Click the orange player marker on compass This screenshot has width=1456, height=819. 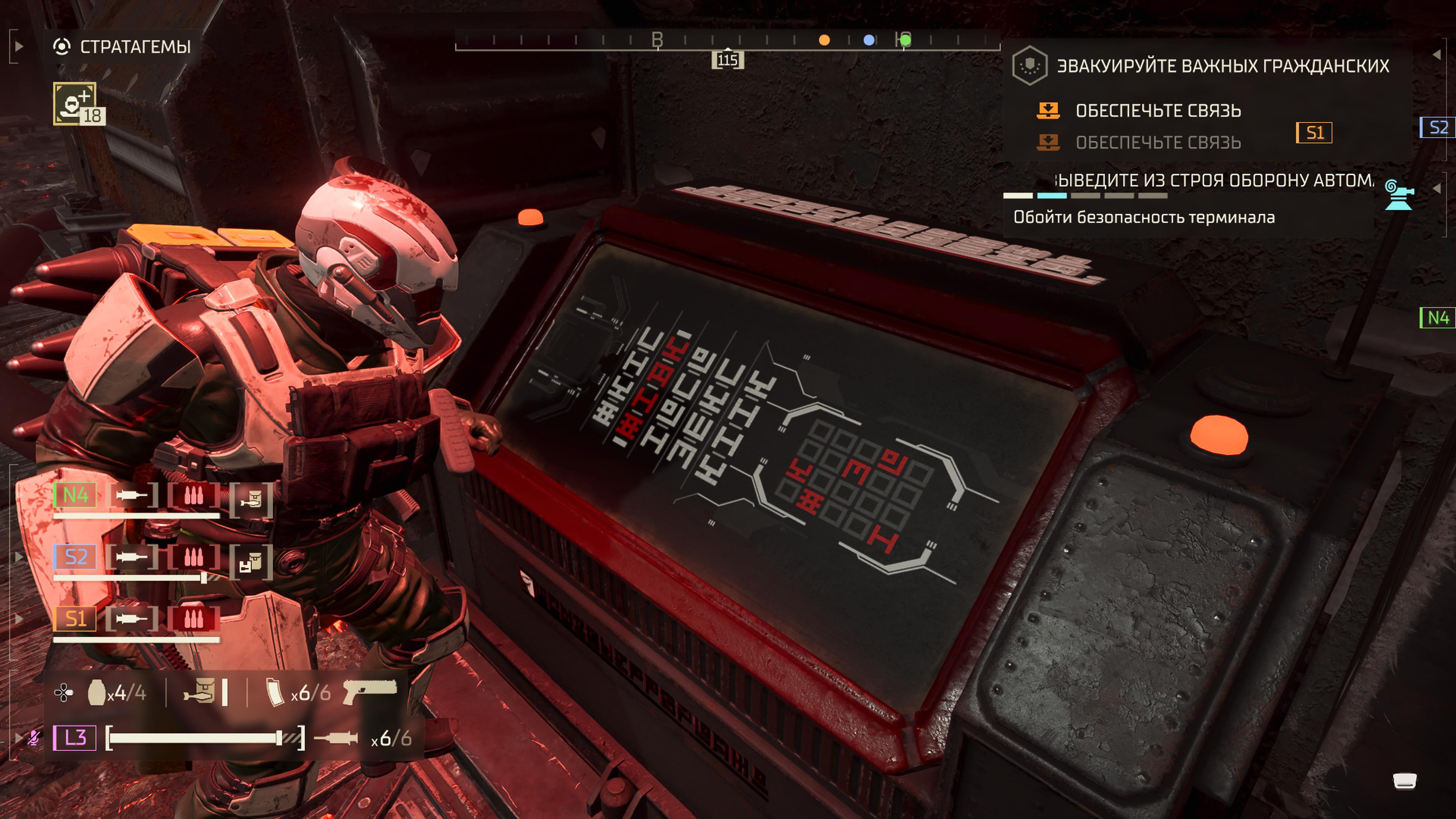[x=824, y=40]
